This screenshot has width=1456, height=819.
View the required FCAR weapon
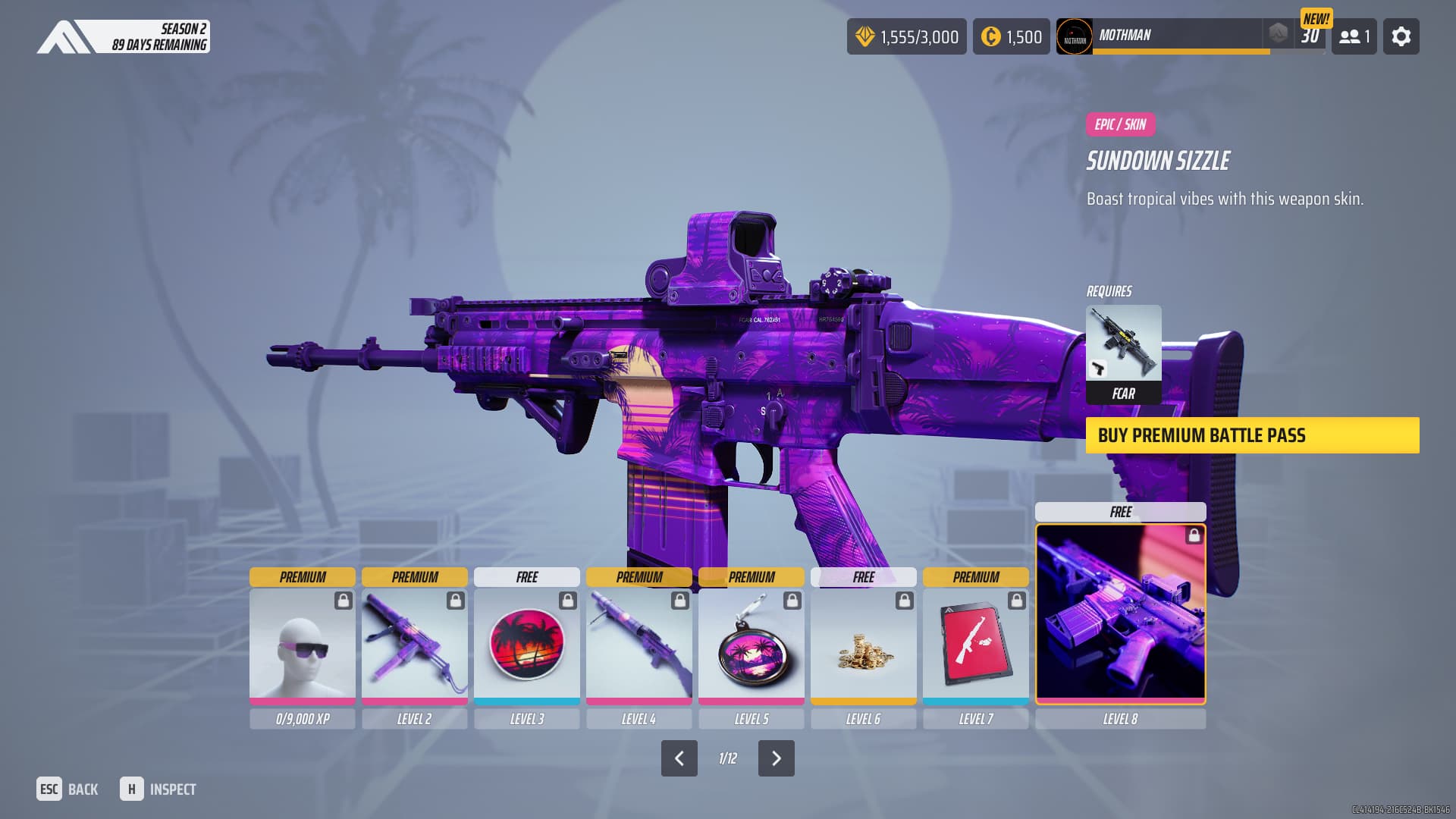coord(1123,353)
